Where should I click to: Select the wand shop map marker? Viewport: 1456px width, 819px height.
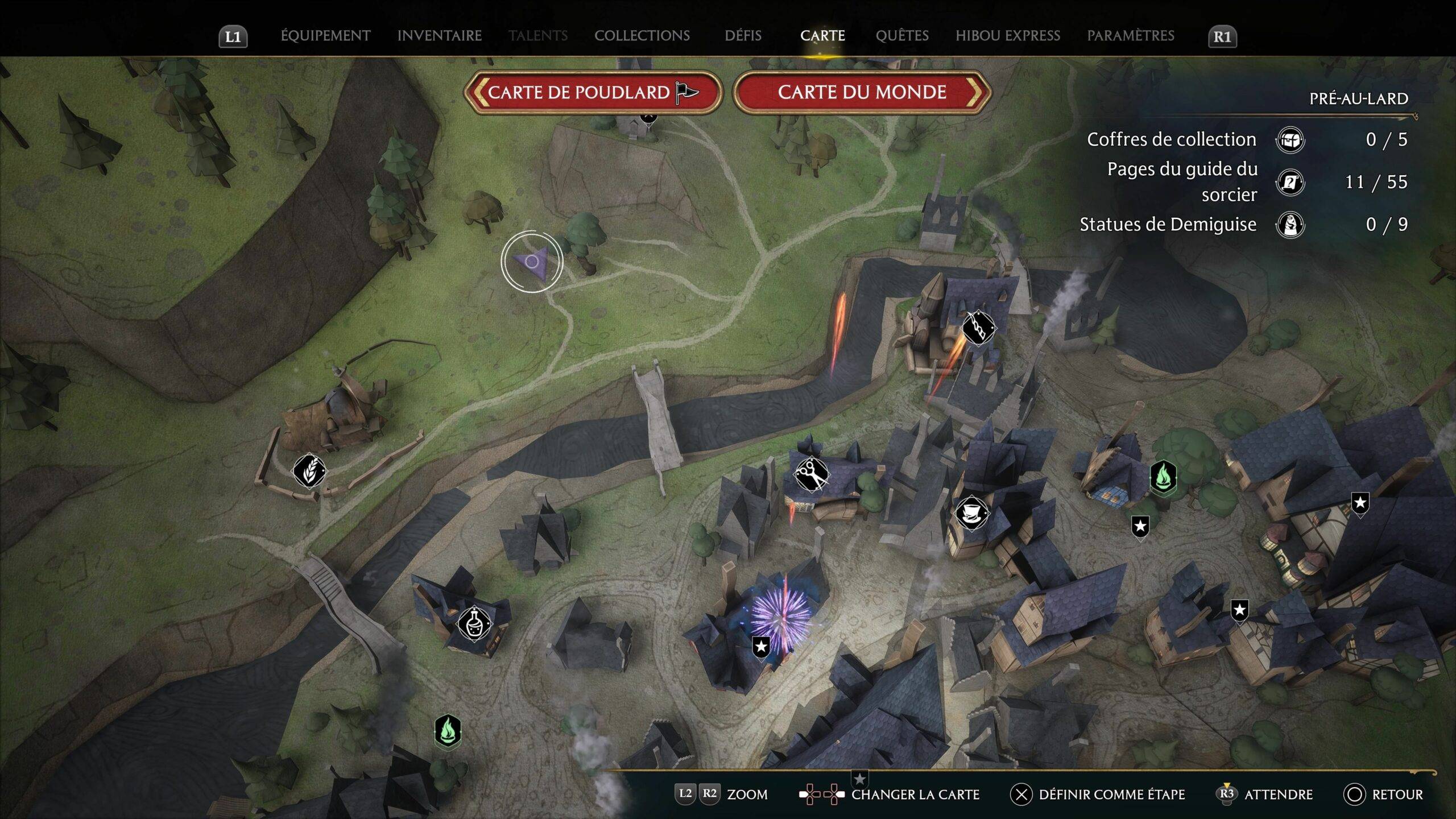click(978, 328)
